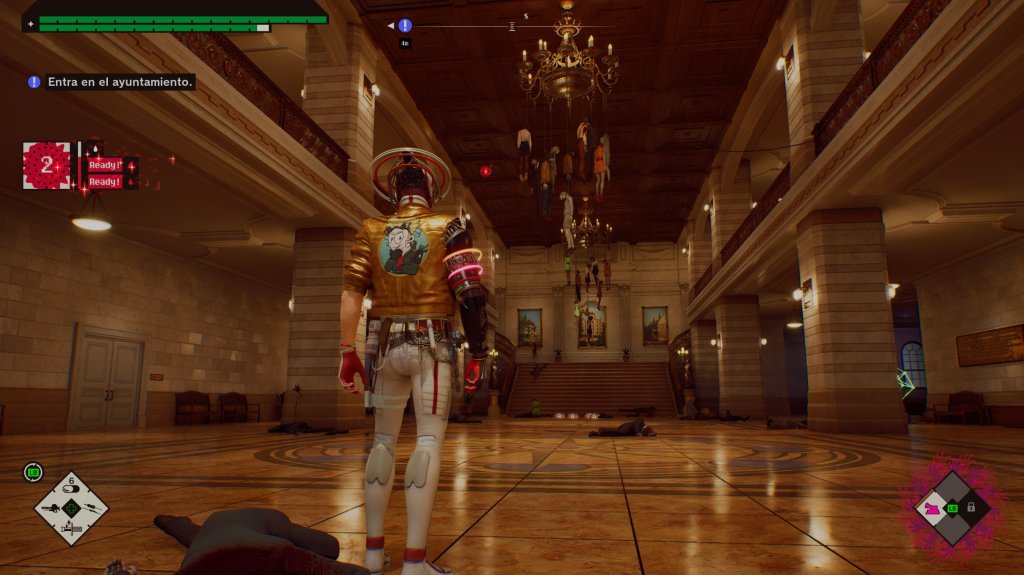1024x575 pixels.
Task: Click the upper "Ready!" ability indicator
Action: tap(104, 165)
